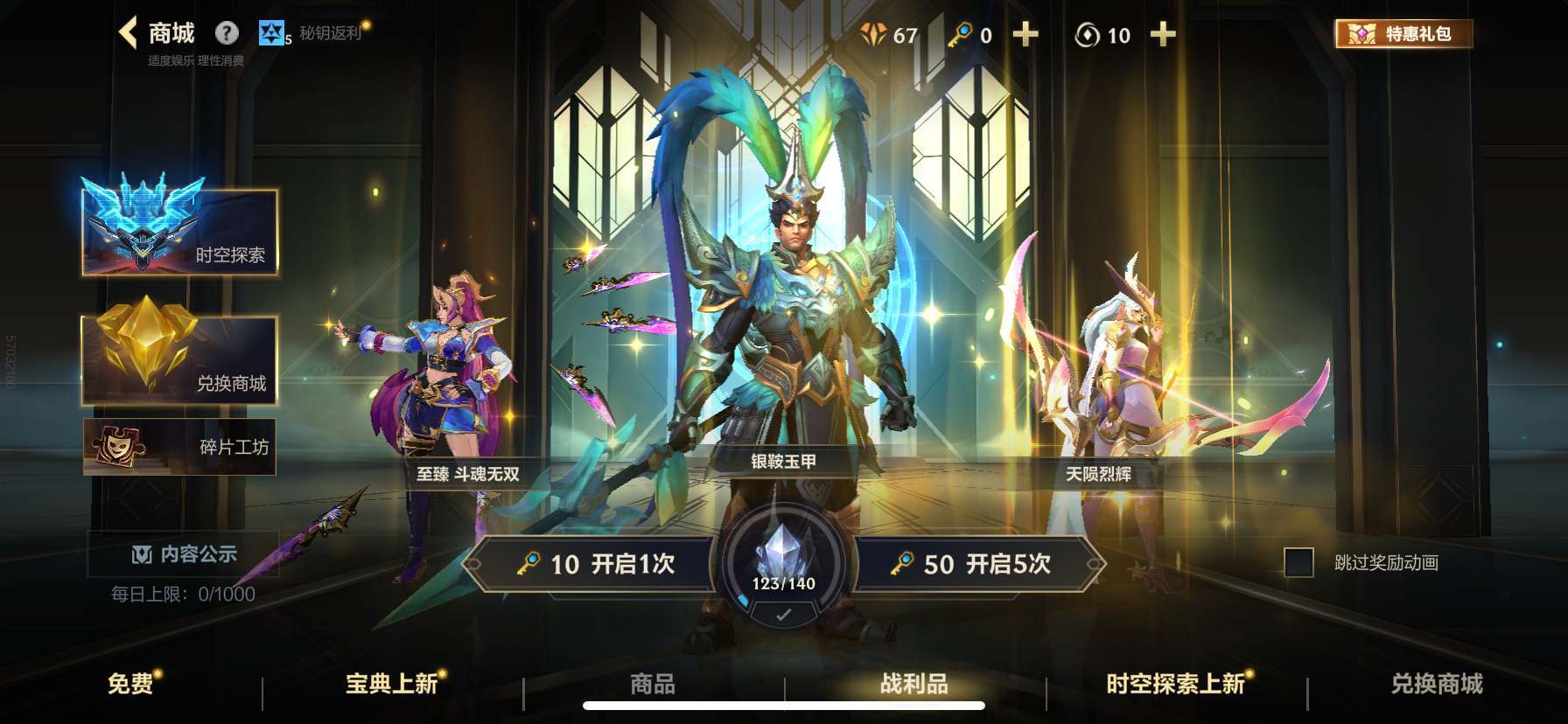This screenshot has height=724, width=1568.
Task: Open the 秘钥返利 key rebate icon
Action: [273, 31]
